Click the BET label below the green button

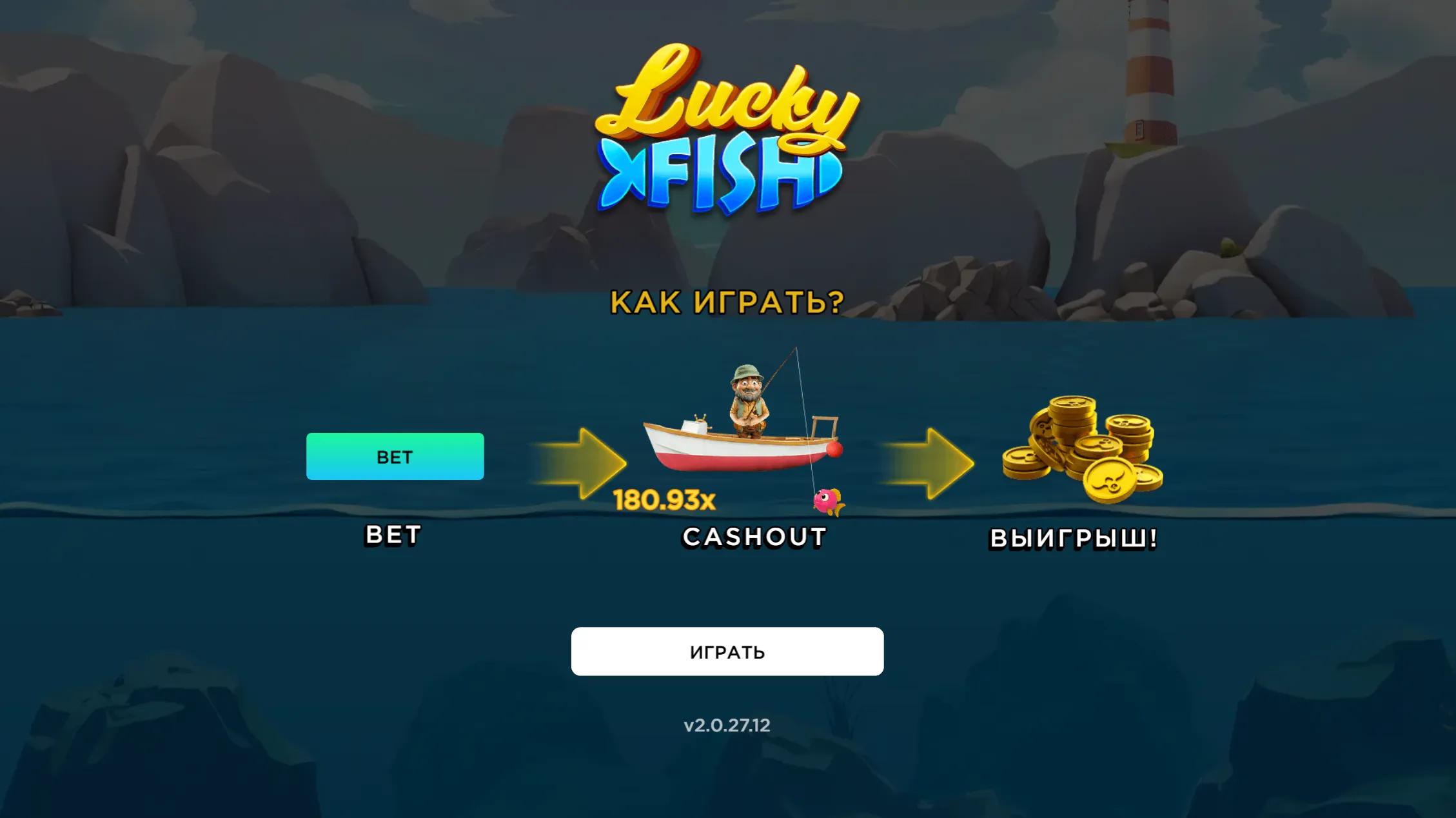click(x=391, y=535)
